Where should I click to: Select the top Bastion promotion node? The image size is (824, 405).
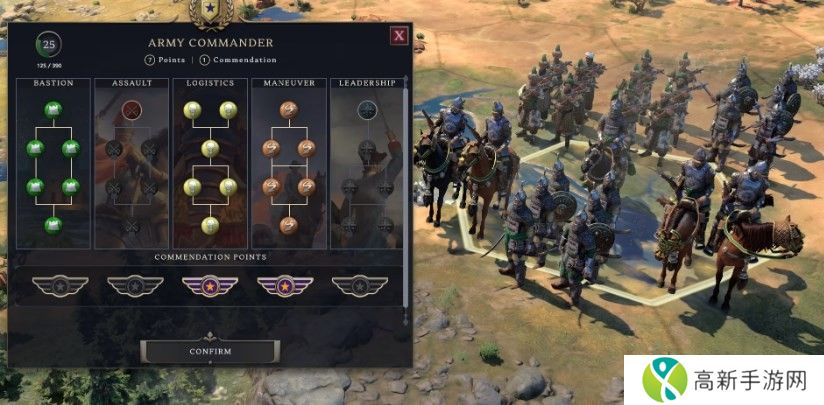point(53,109)
